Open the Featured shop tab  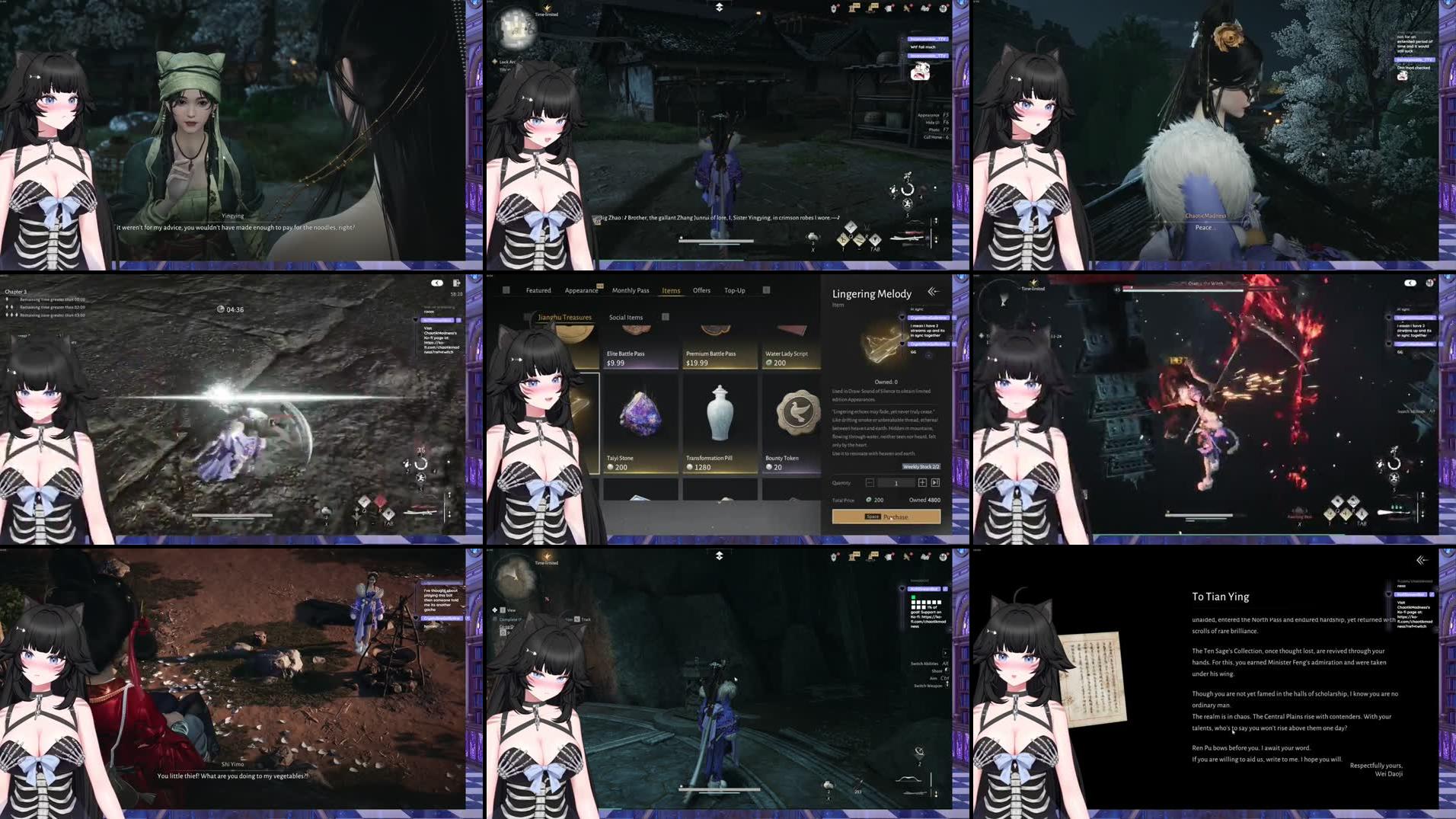coord(539,290)
